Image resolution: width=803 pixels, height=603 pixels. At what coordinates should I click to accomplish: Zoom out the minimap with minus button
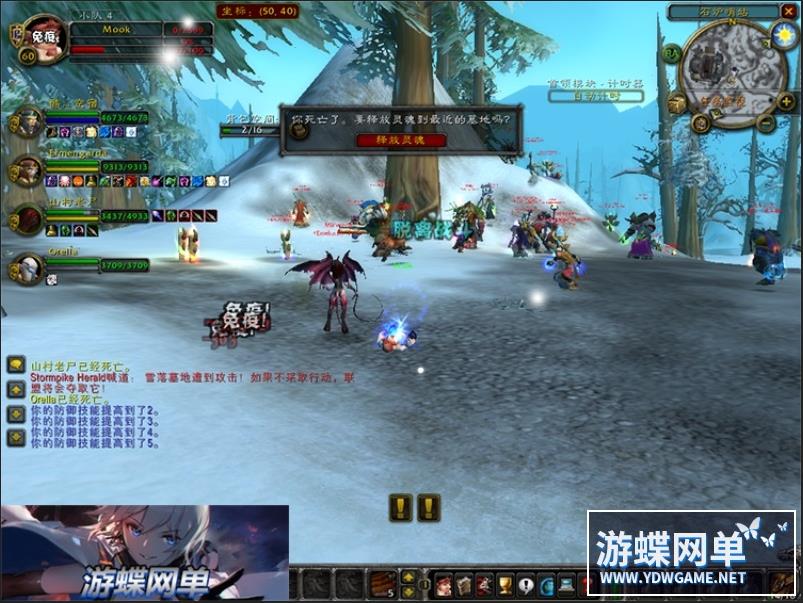click(766, 124)
